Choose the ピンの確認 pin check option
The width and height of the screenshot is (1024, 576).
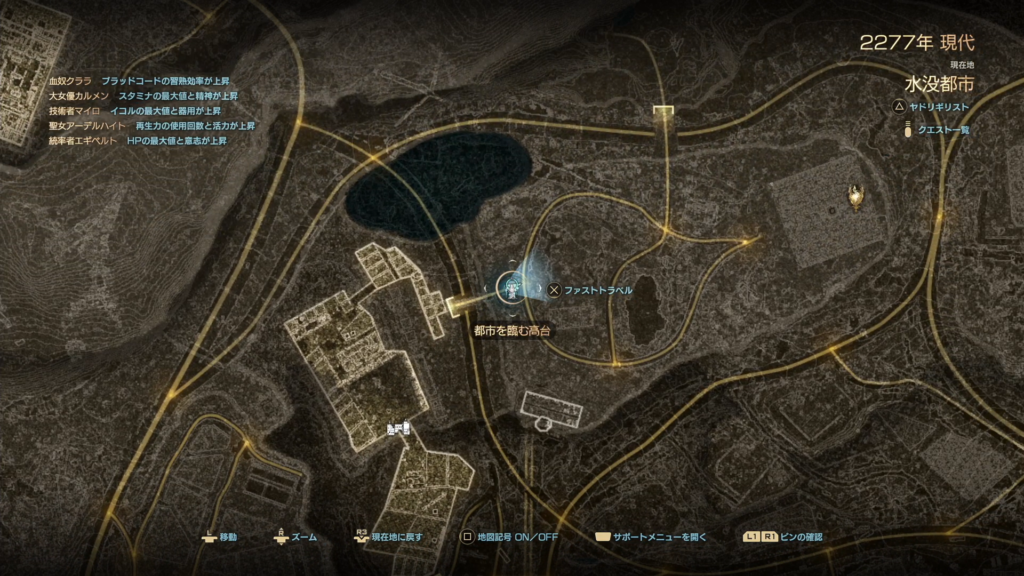point(783,537)
